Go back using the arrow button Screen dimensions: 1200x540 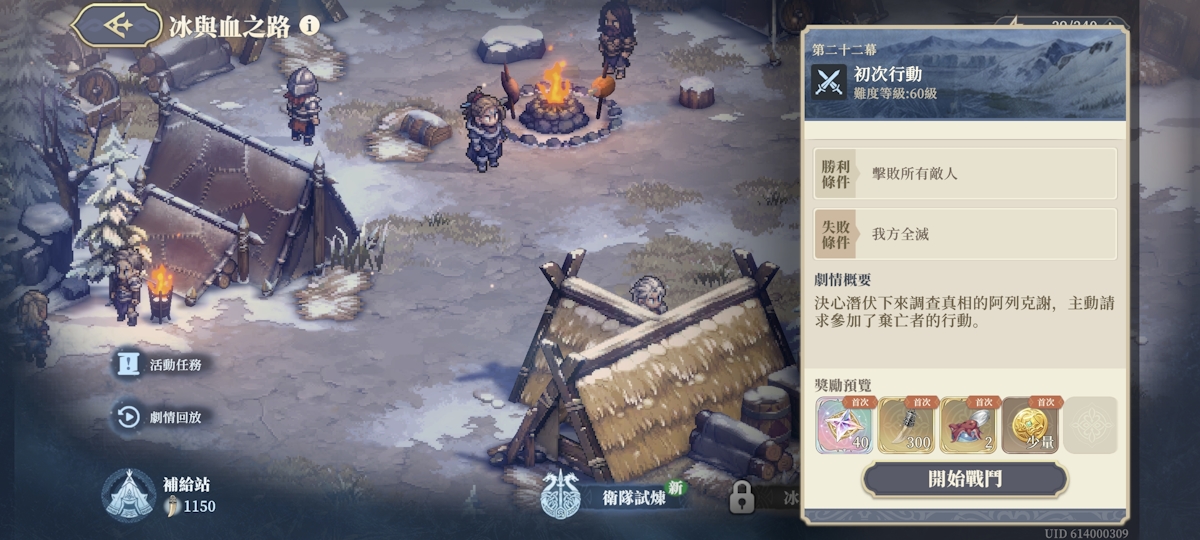(118, 25)
